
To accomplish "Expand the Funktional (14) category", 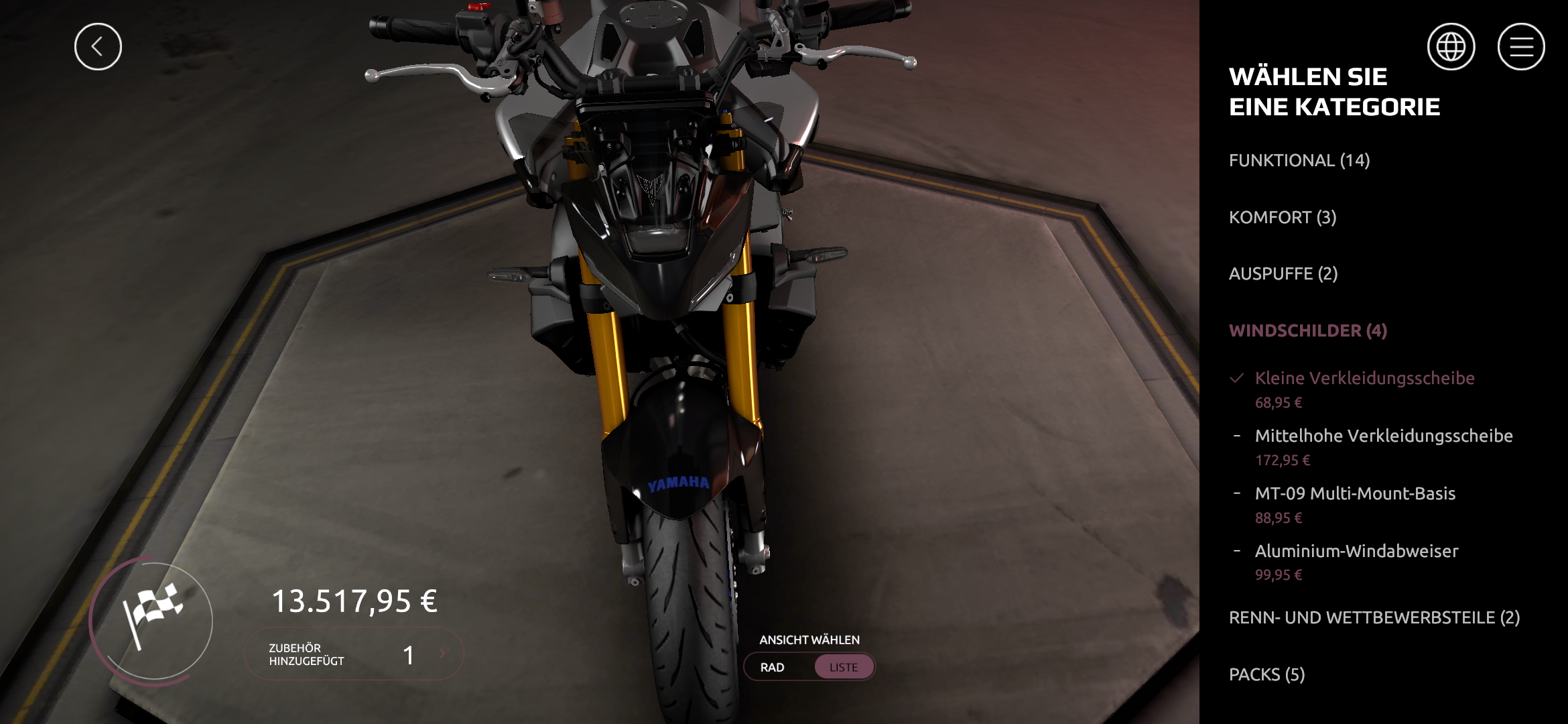I will click(1299, 161).
